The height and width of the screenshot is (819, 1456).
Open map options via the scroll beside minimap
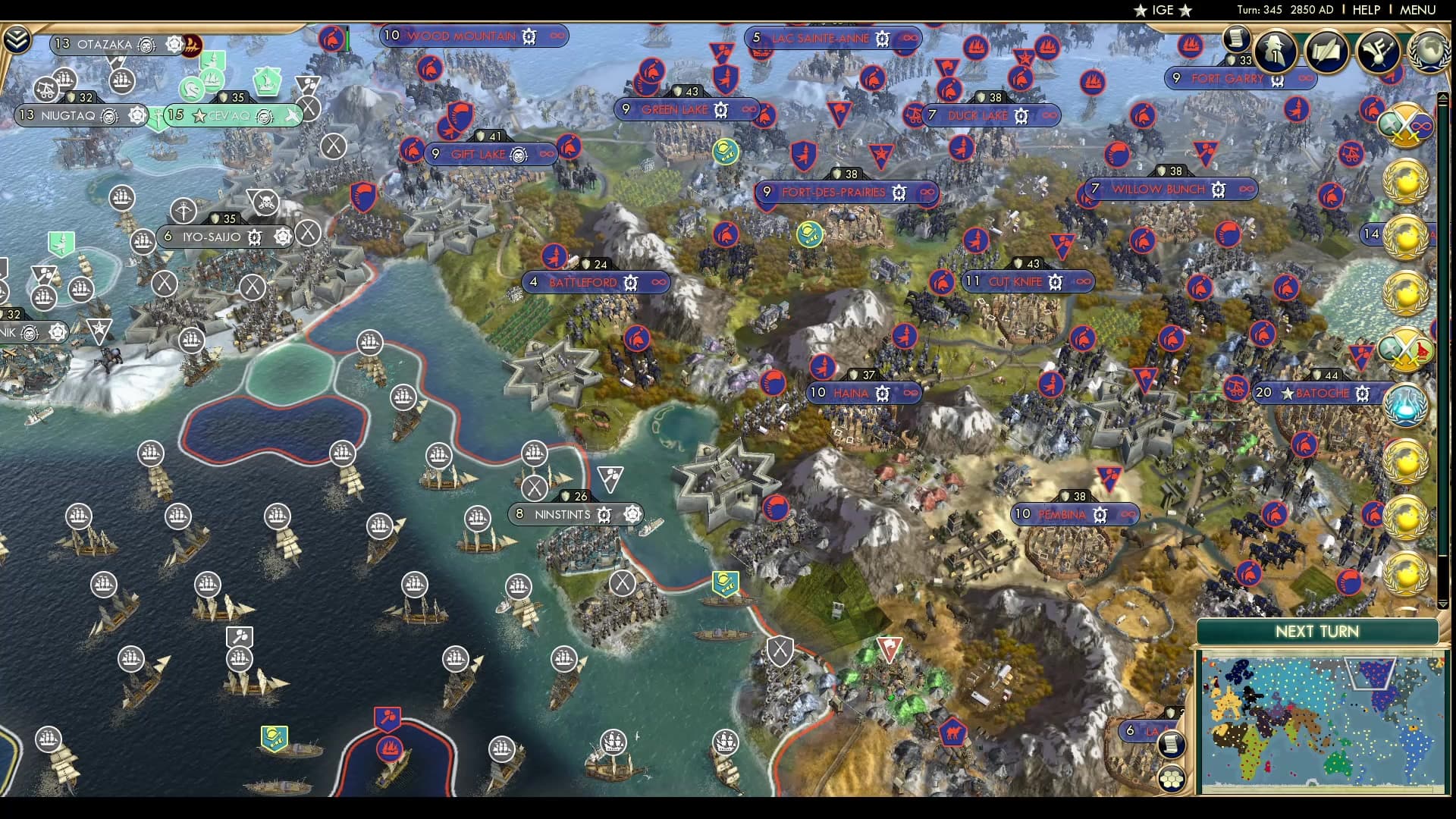pyautogui.click(x=1171, y=745)
